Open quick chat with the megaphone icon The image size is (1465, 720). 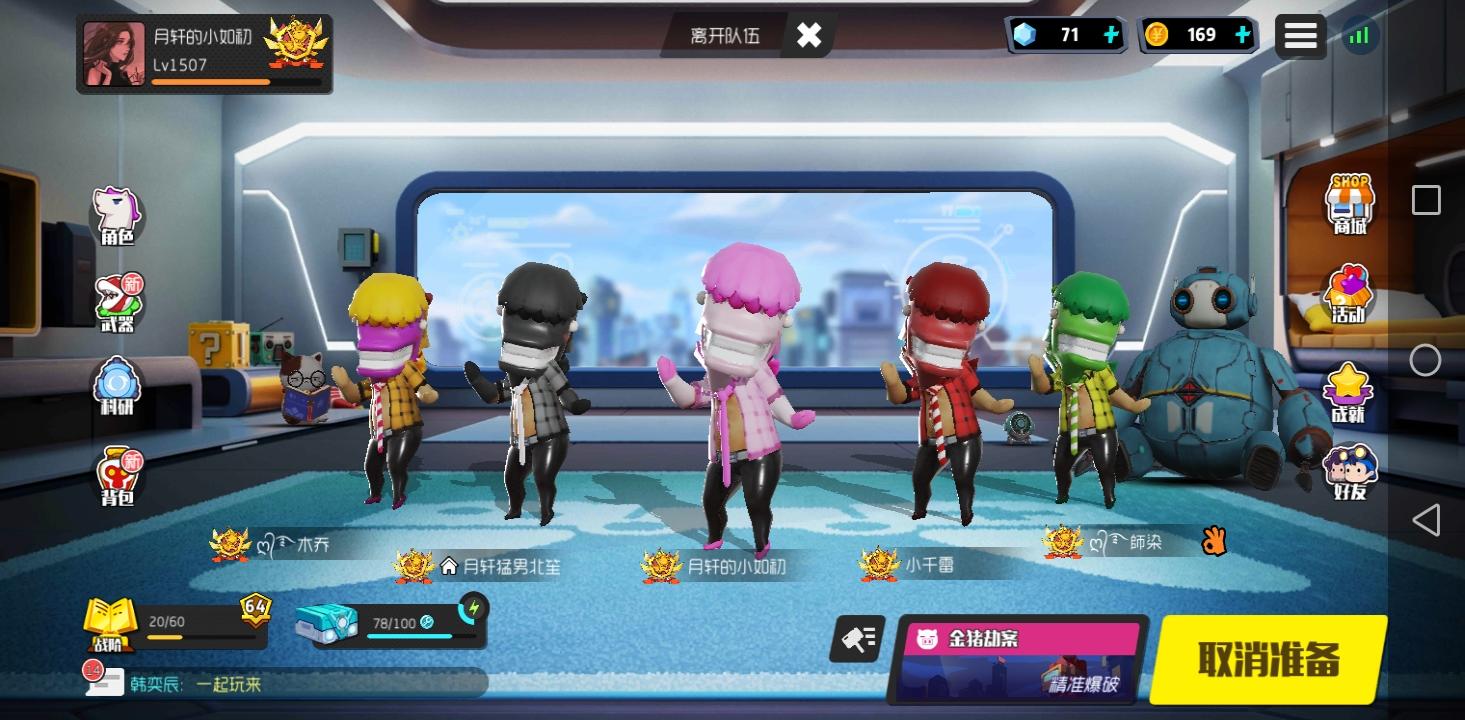point(858,638)
